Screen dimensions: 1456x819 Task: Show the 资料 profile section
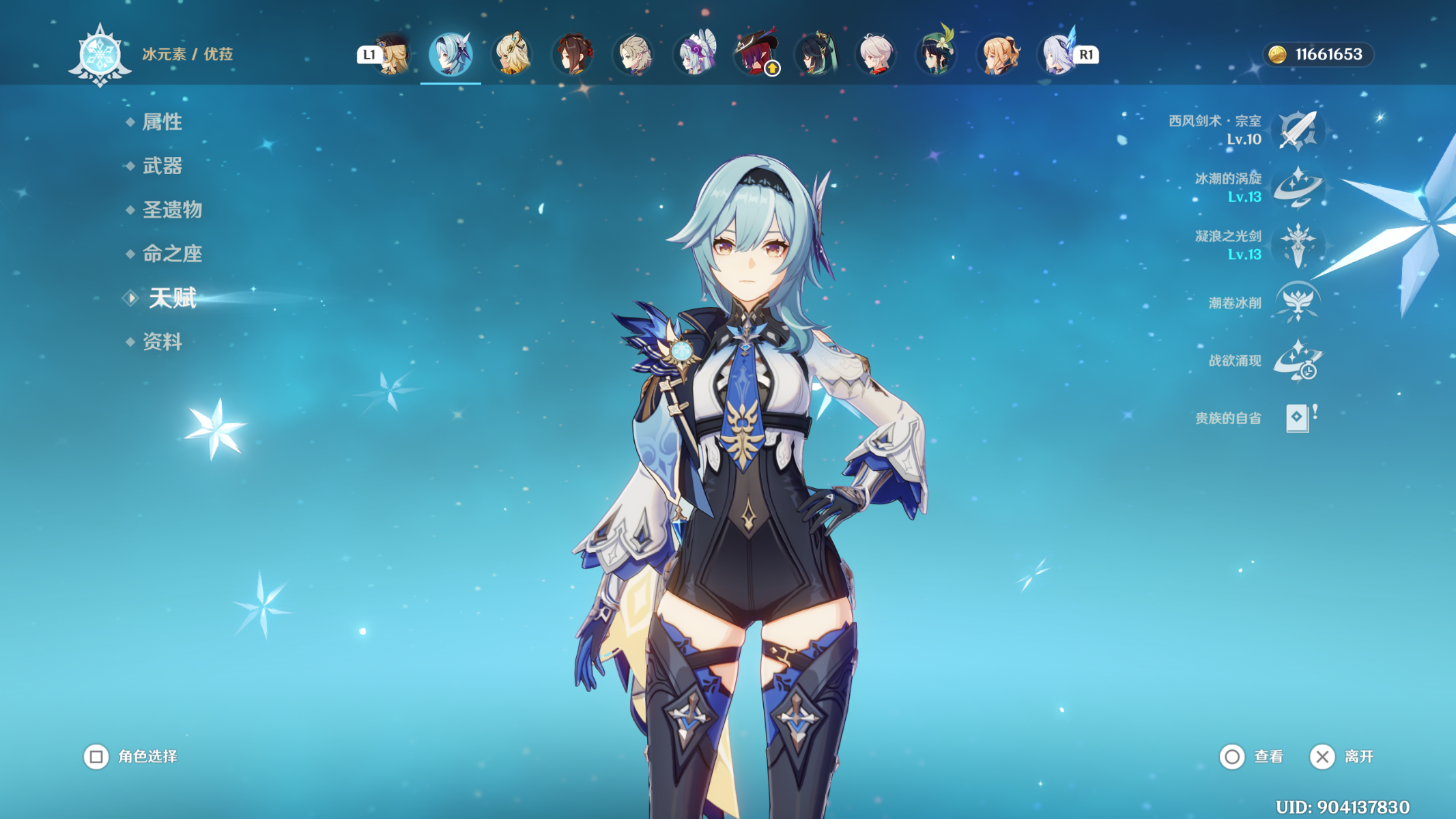(x=162, y=342)
